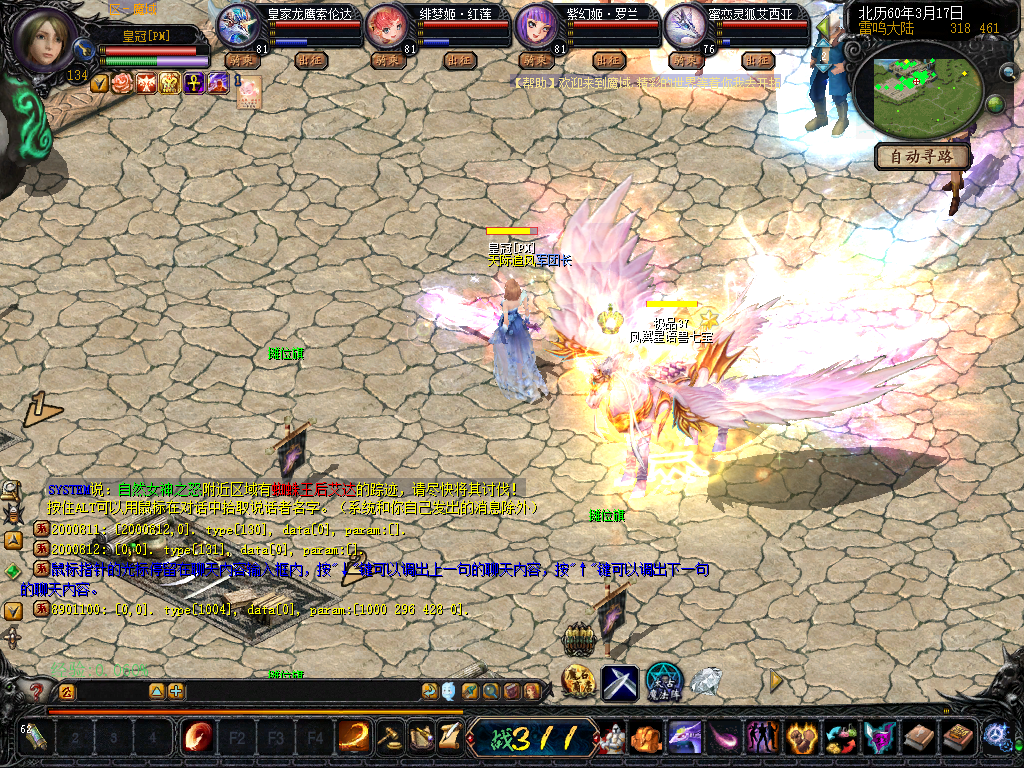
Task: Use the red flame skill hotbar slot
Action: pyautogui.click(x=197, y=738)
